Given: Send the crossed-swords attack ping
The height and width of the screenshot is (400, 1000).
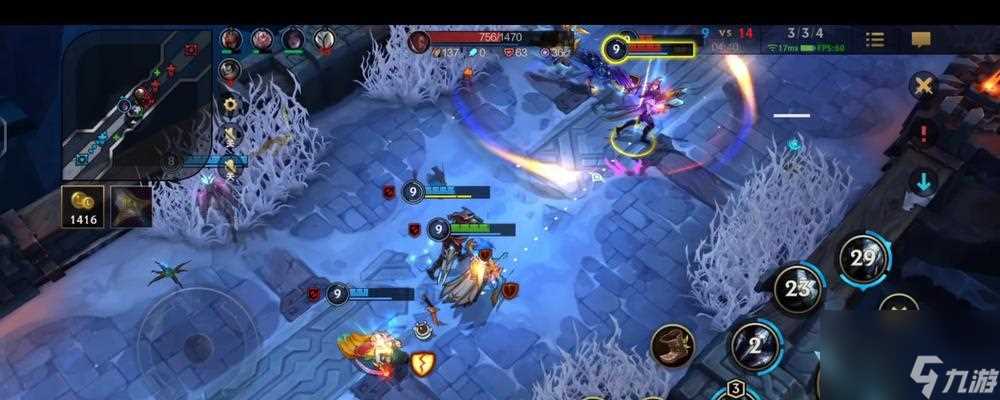Looking at the screenshot, I should (922, 86).
